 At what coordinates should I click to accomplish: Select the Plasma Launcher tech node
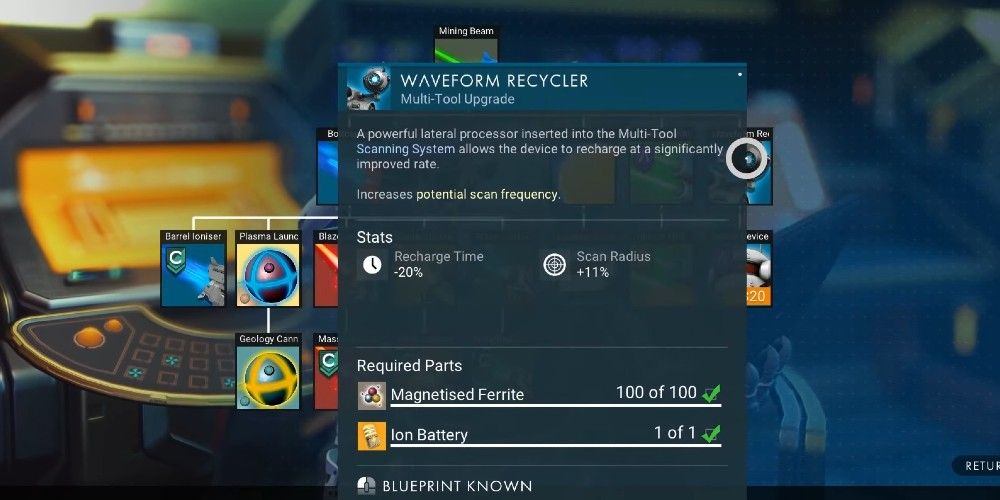pyautogui.click(x=268, y=274)
